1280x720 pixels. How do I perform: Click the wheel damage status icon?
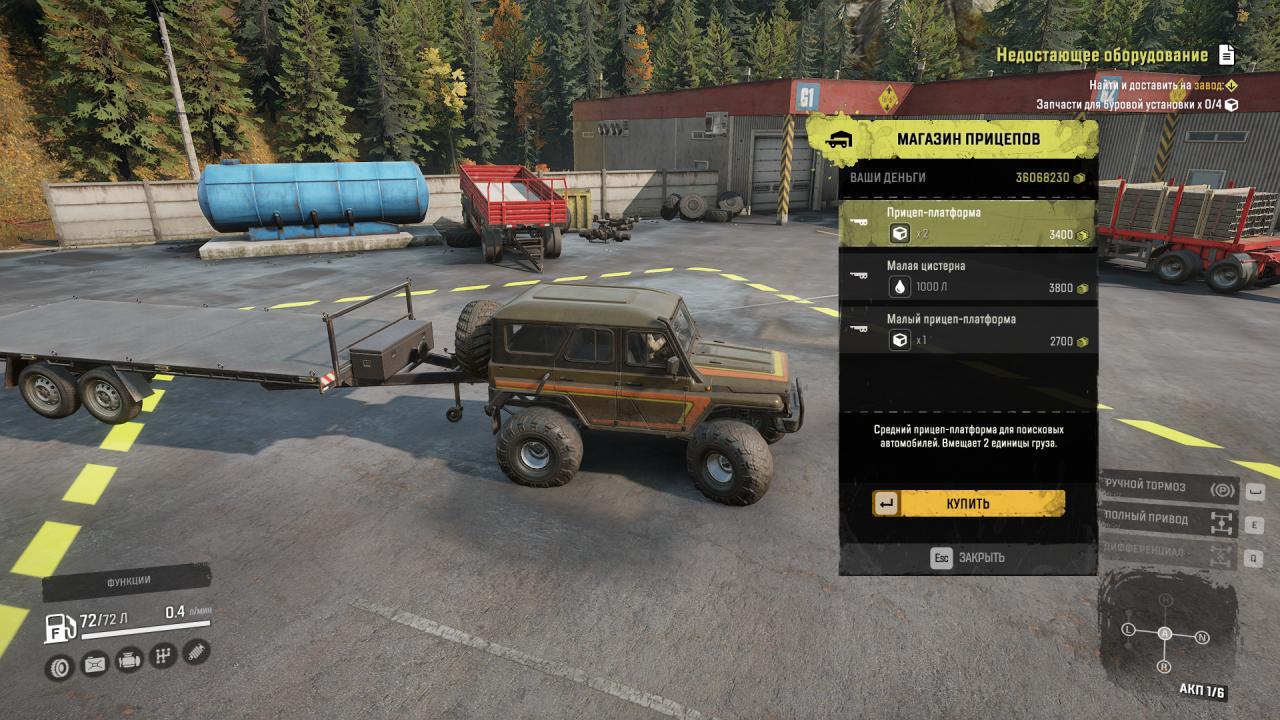[x=60, y=667]
